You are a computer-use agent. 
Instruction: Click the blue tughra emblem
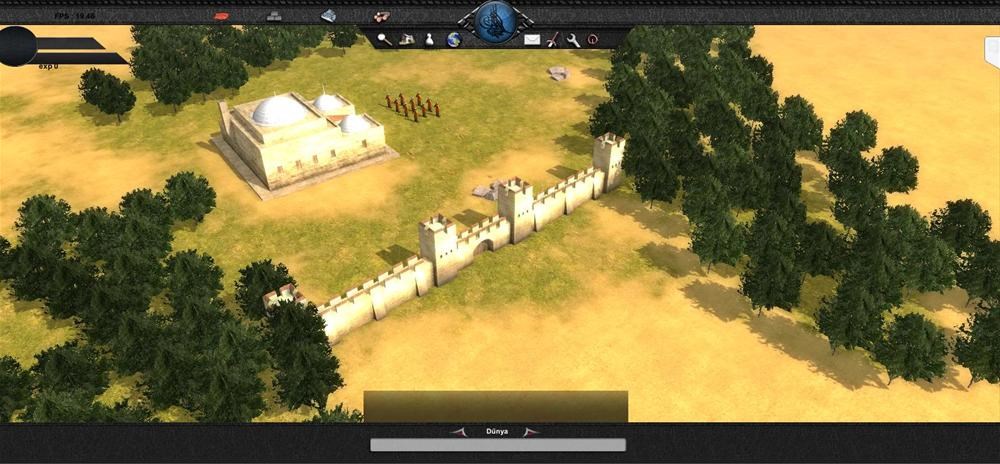pos(493,20)
